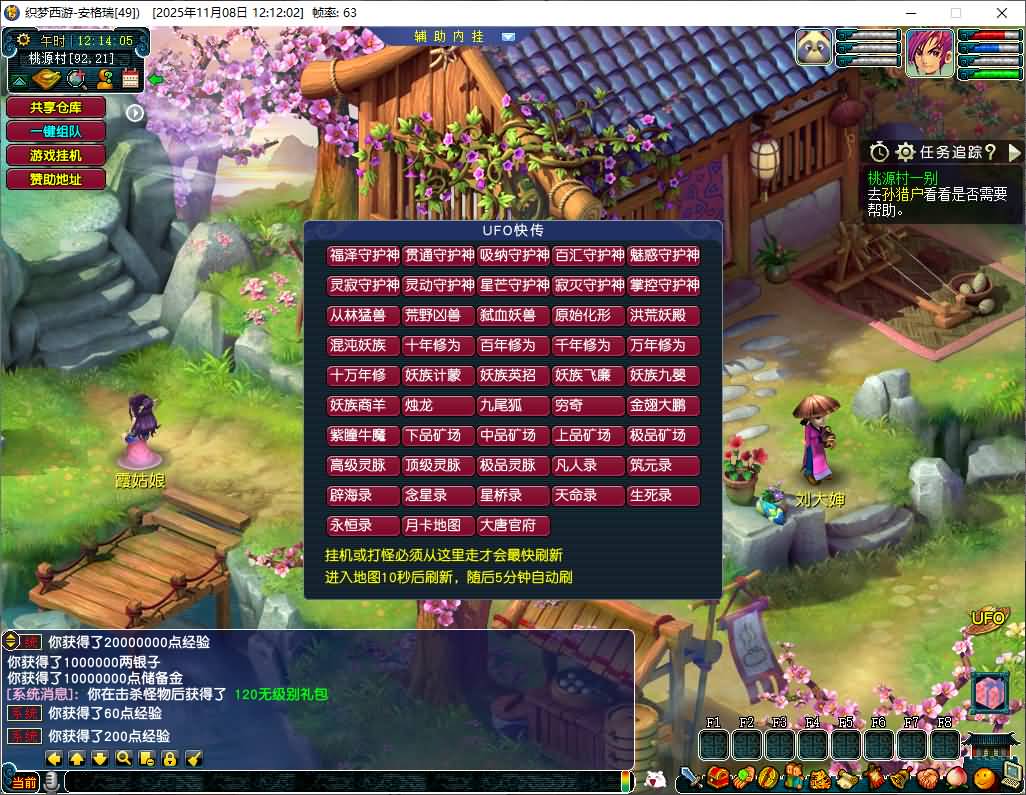Click the 当前 chat channel button

(25, 782)
